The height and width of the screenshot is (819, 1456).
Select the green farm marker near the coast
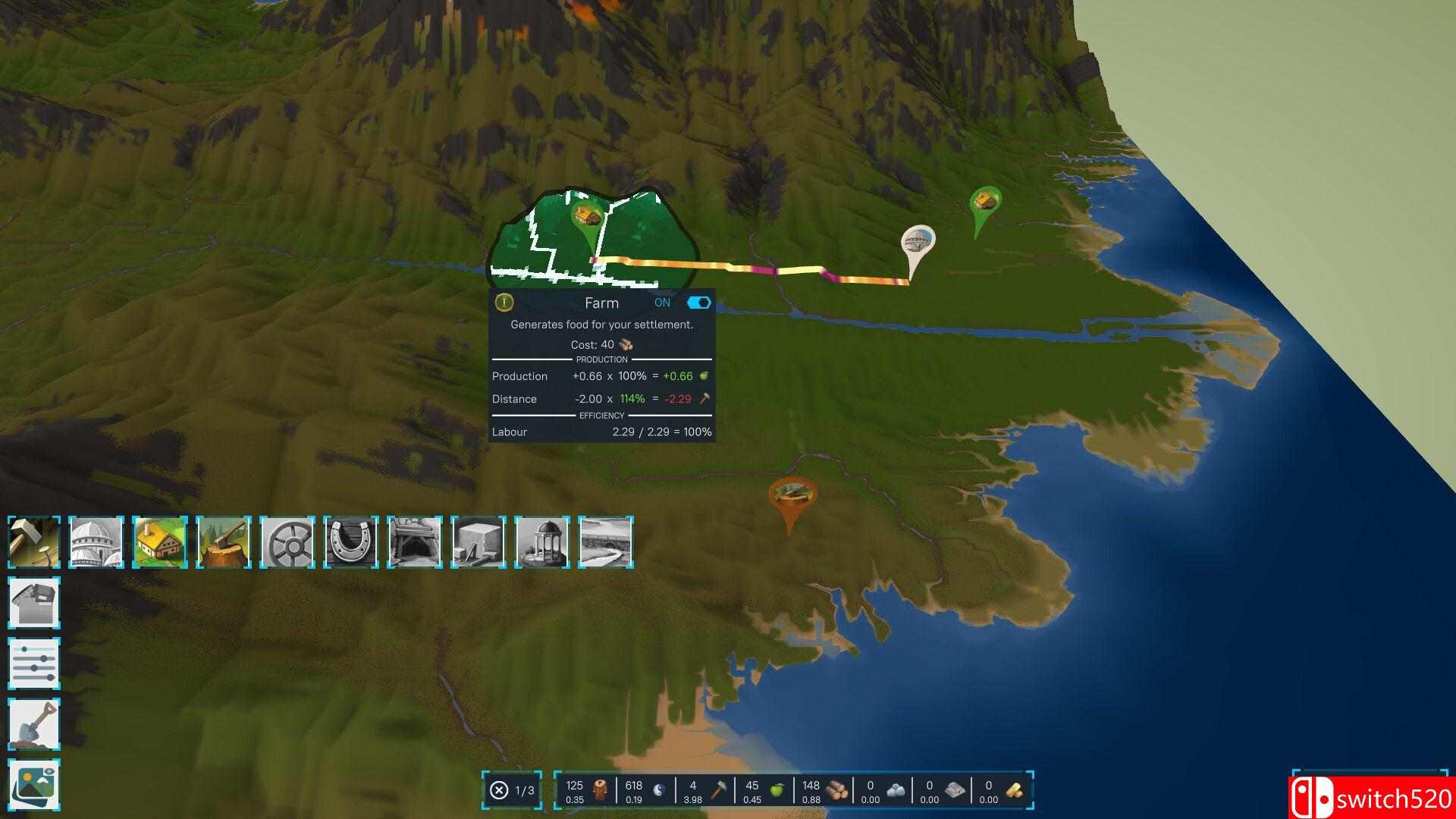(985, 203)
